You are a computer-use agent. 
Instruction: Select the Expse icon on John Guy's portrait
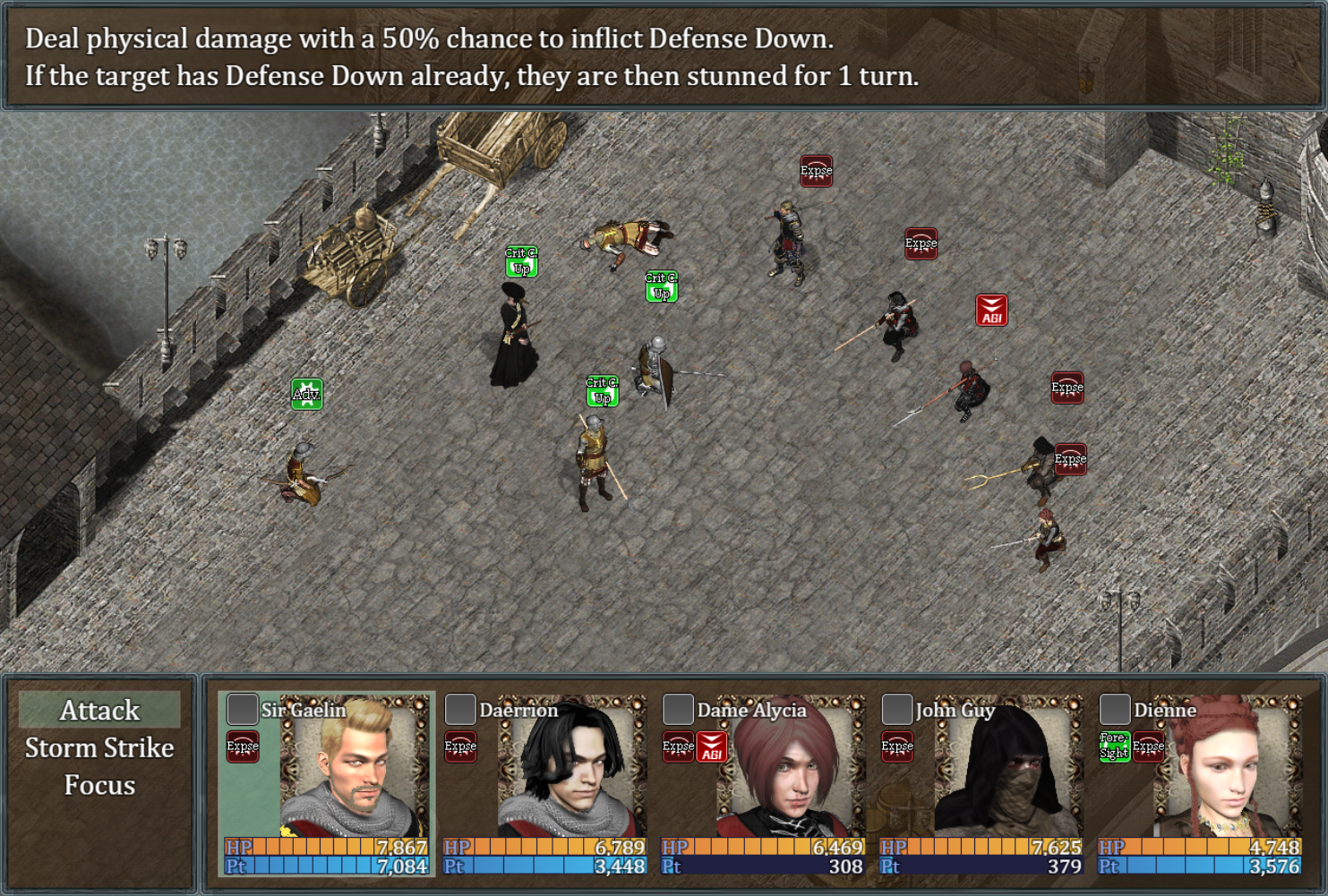coord(895,745)
